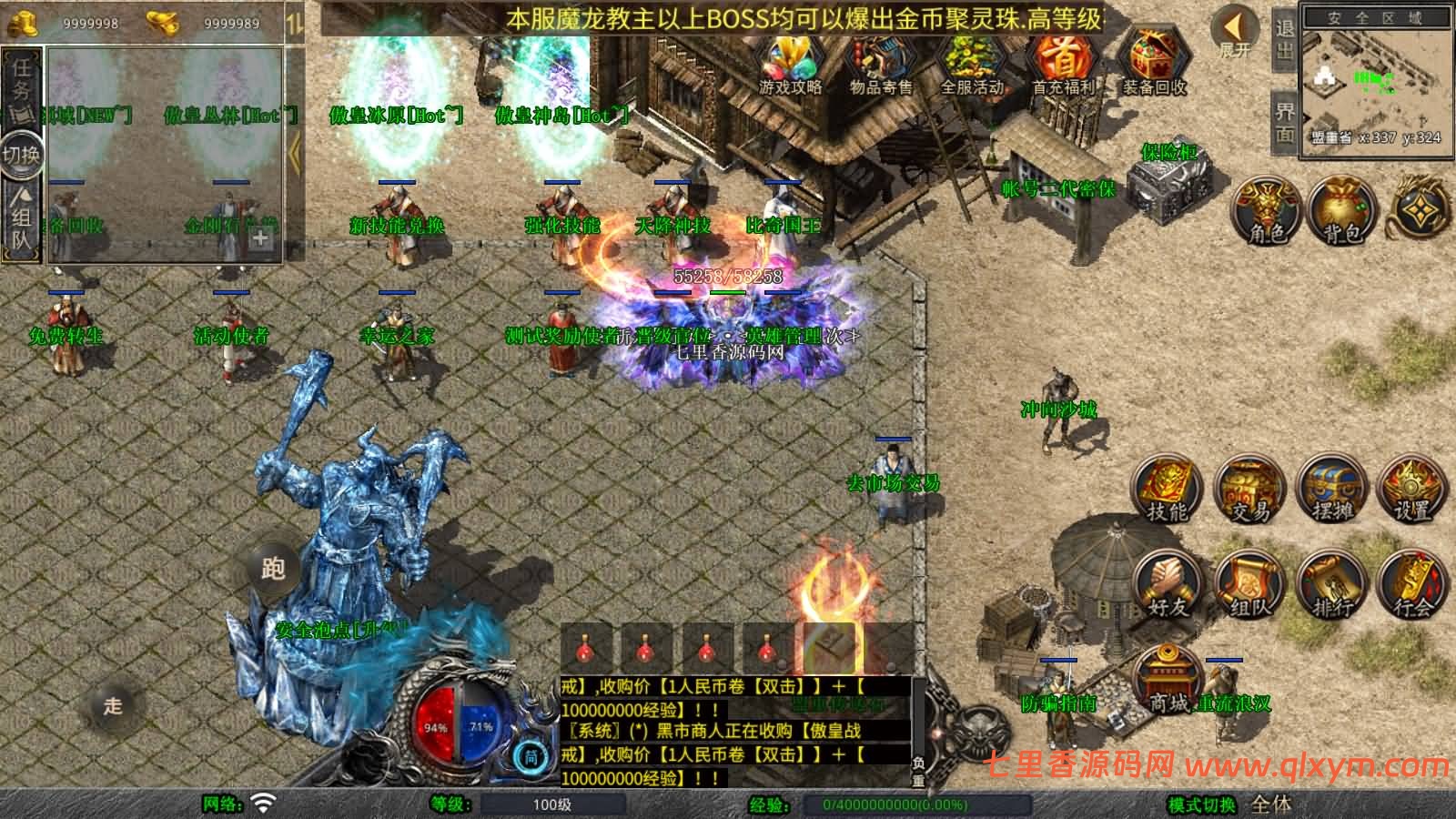Open the 技能 skills menu
This screenshot has width=1456, height=819.
pyautogui.click(x=1168, y=490)
